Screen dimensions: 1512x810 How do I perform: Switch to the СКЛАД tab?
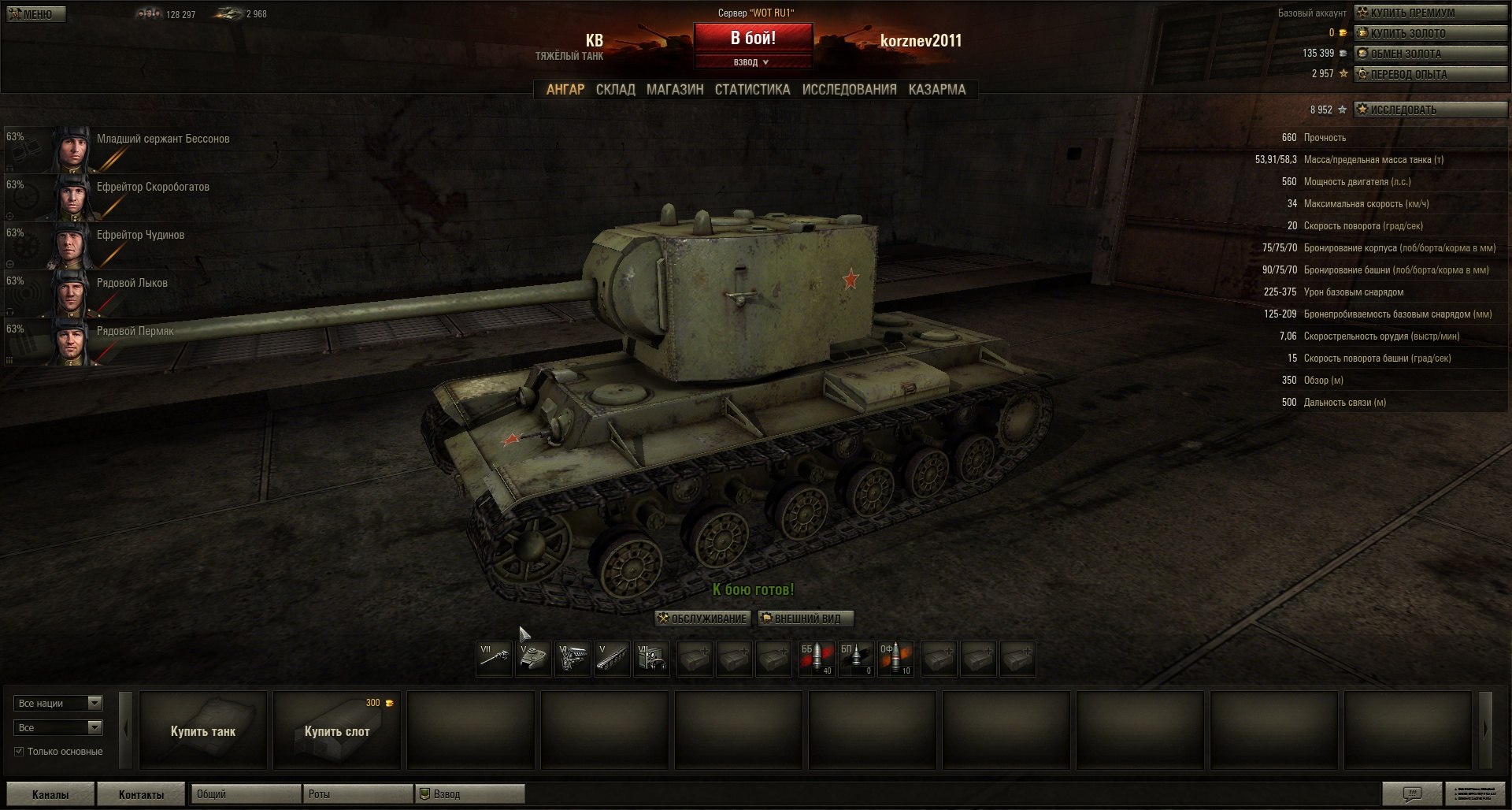(615, 90)
